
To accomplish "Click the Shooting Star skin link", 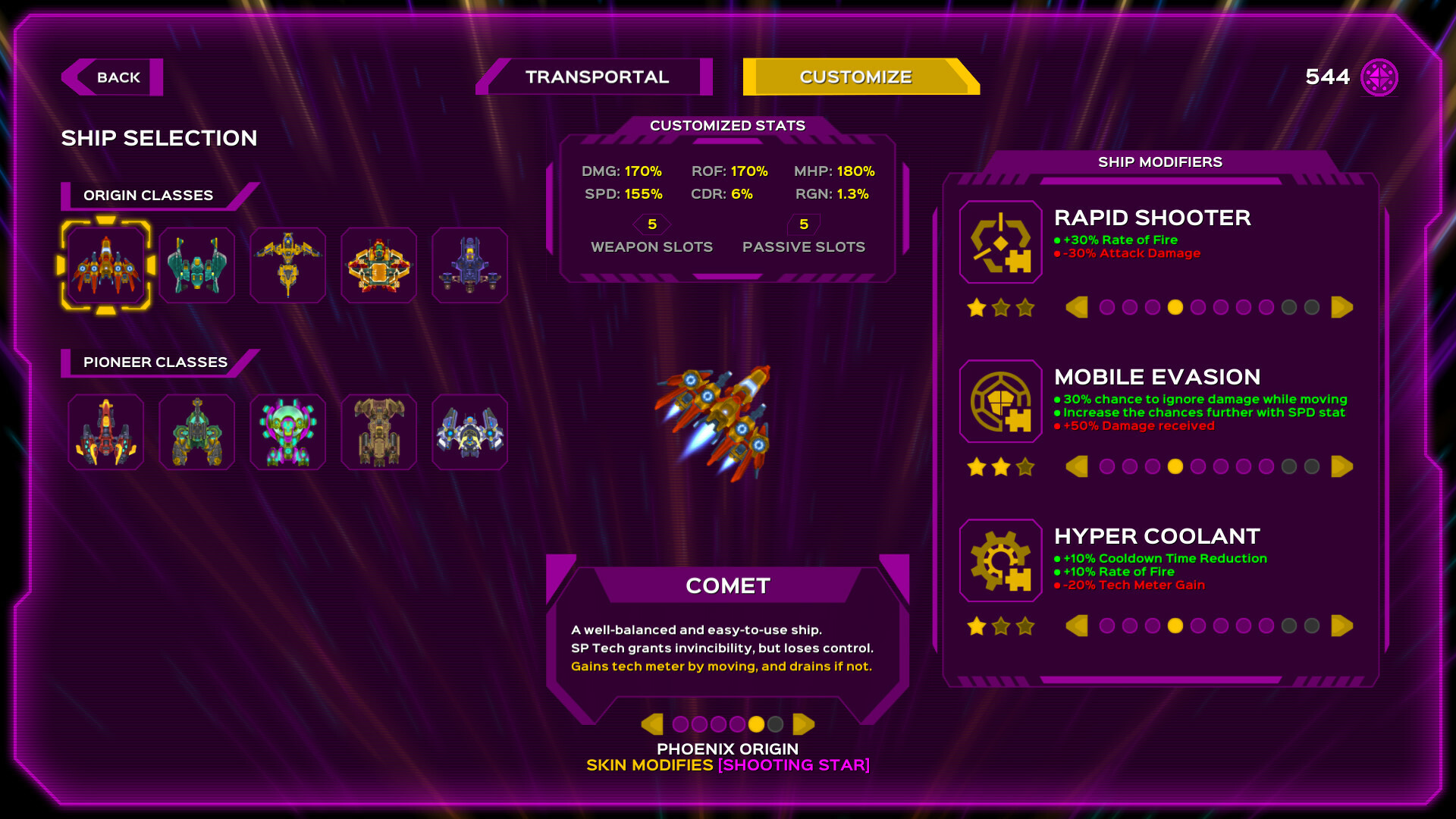I will click(793, 765).
